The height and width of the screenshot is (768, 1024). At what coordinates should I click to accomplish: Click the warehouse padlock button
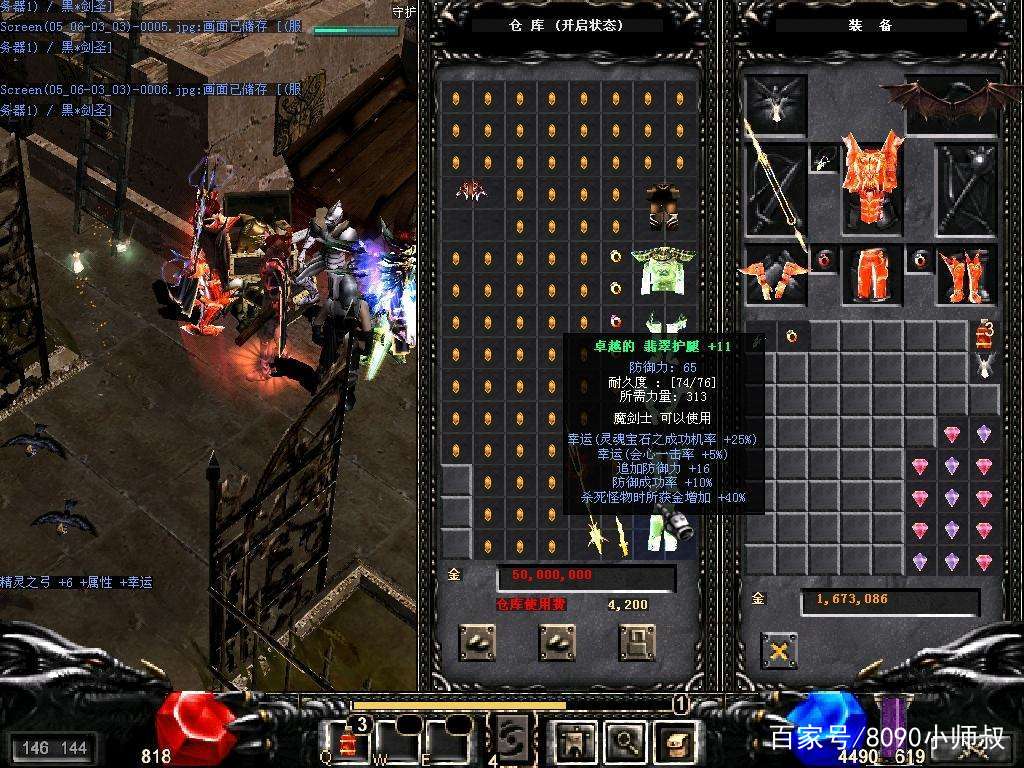[637, 641]
